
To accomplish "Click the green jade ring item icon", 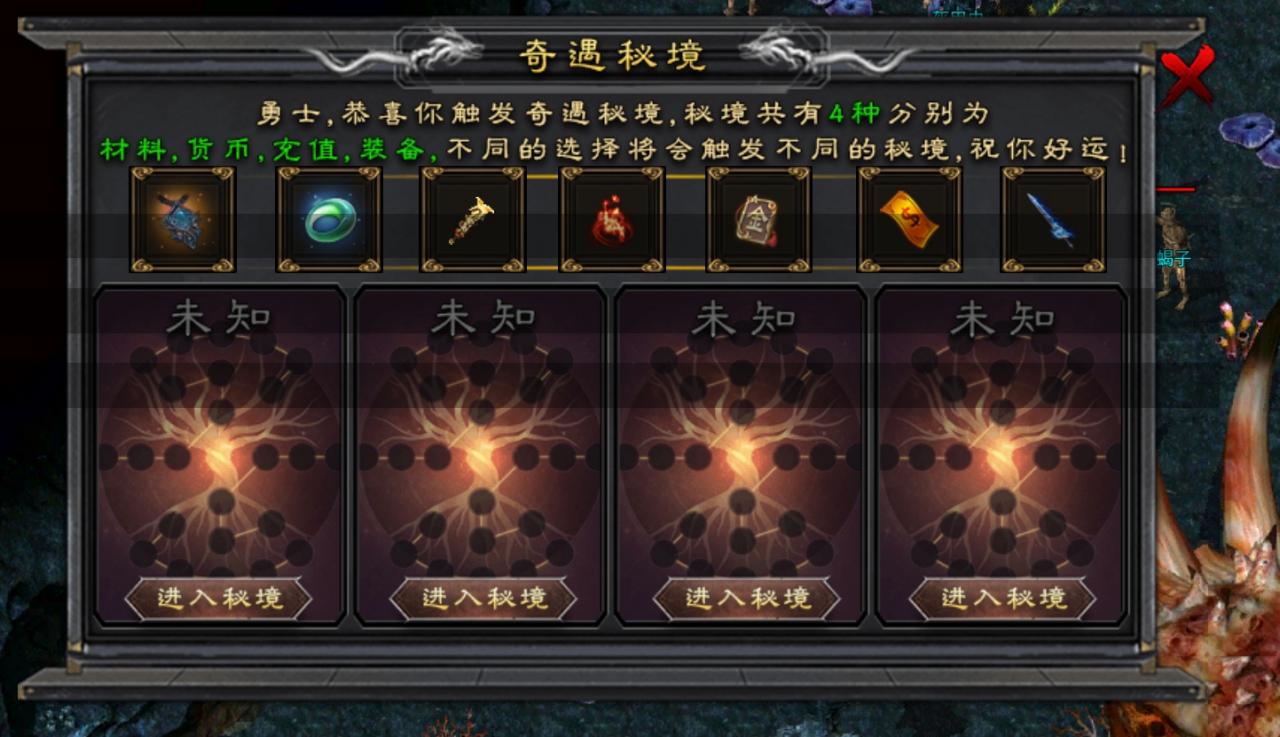I will (x=328, y=218).
